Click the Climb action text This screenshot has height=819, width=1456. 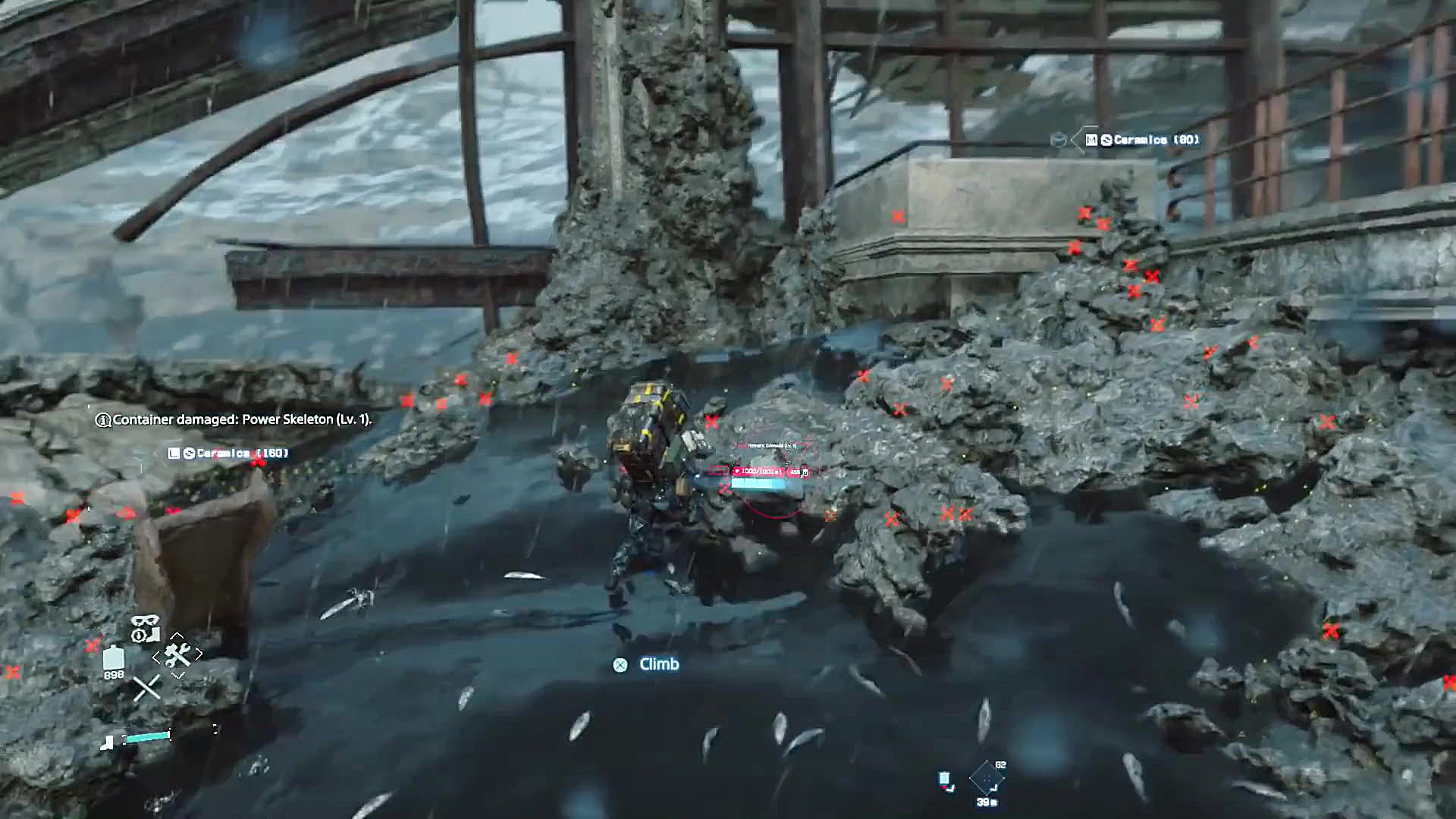(x=658, y=664)
